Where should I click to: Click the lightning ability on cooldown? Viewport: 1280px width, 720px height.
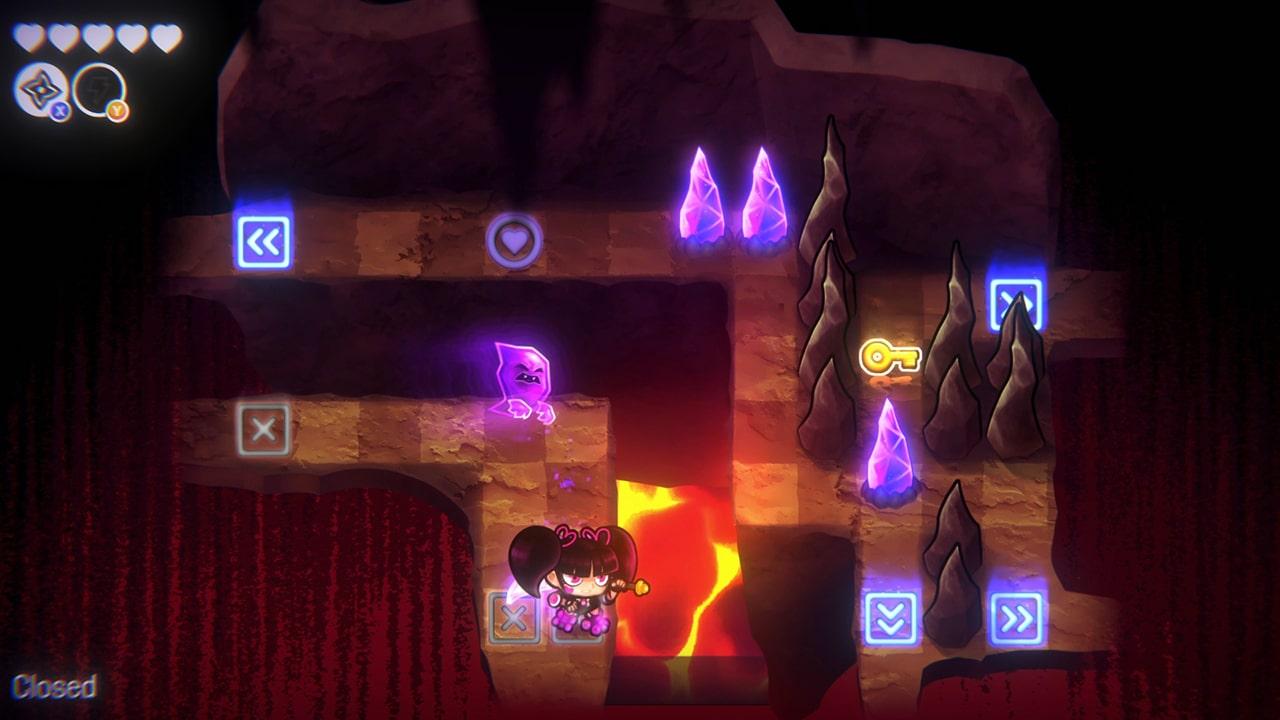pos(98,87)
